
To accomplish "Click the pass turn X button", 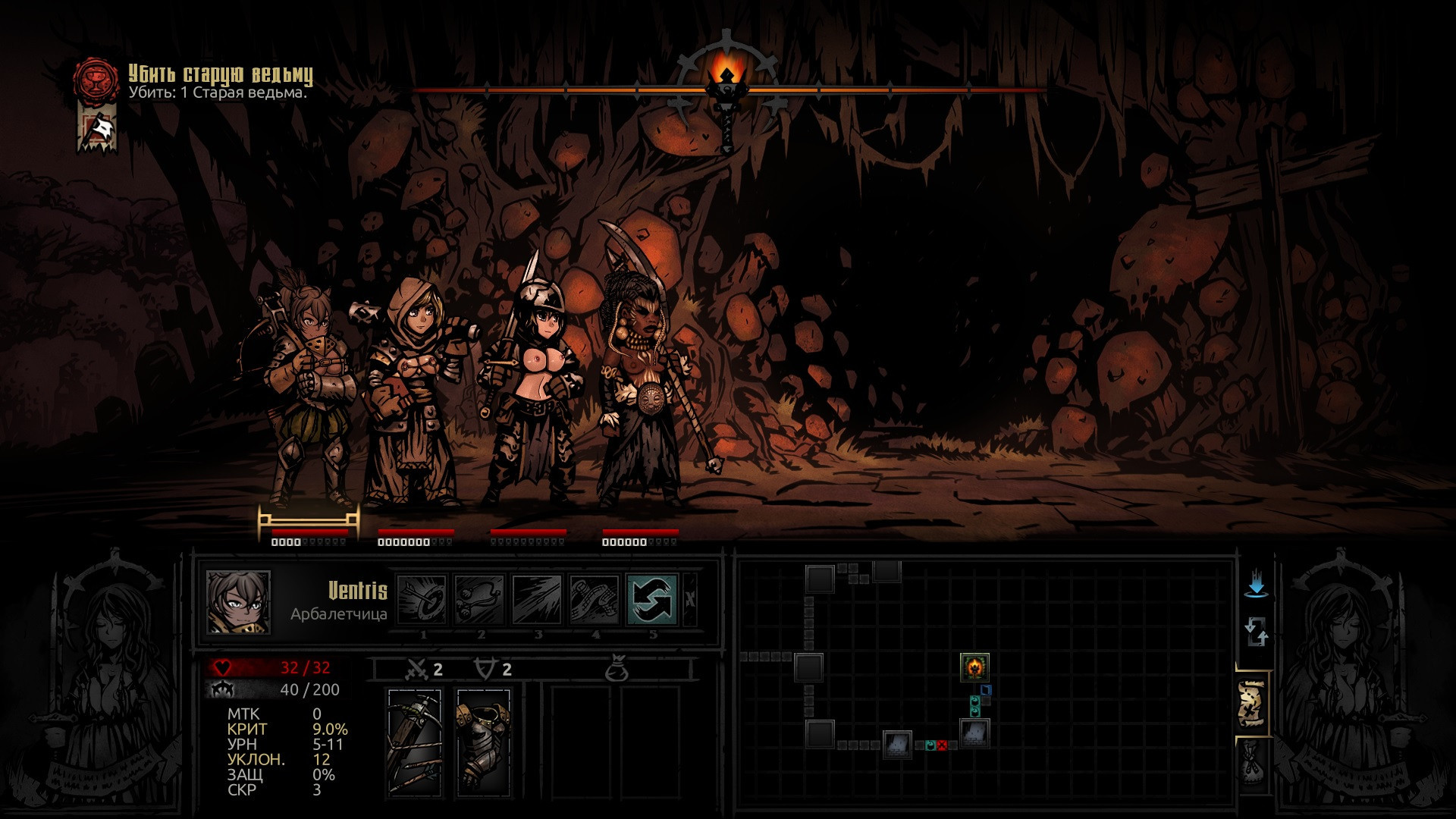I will pos(689,599).
